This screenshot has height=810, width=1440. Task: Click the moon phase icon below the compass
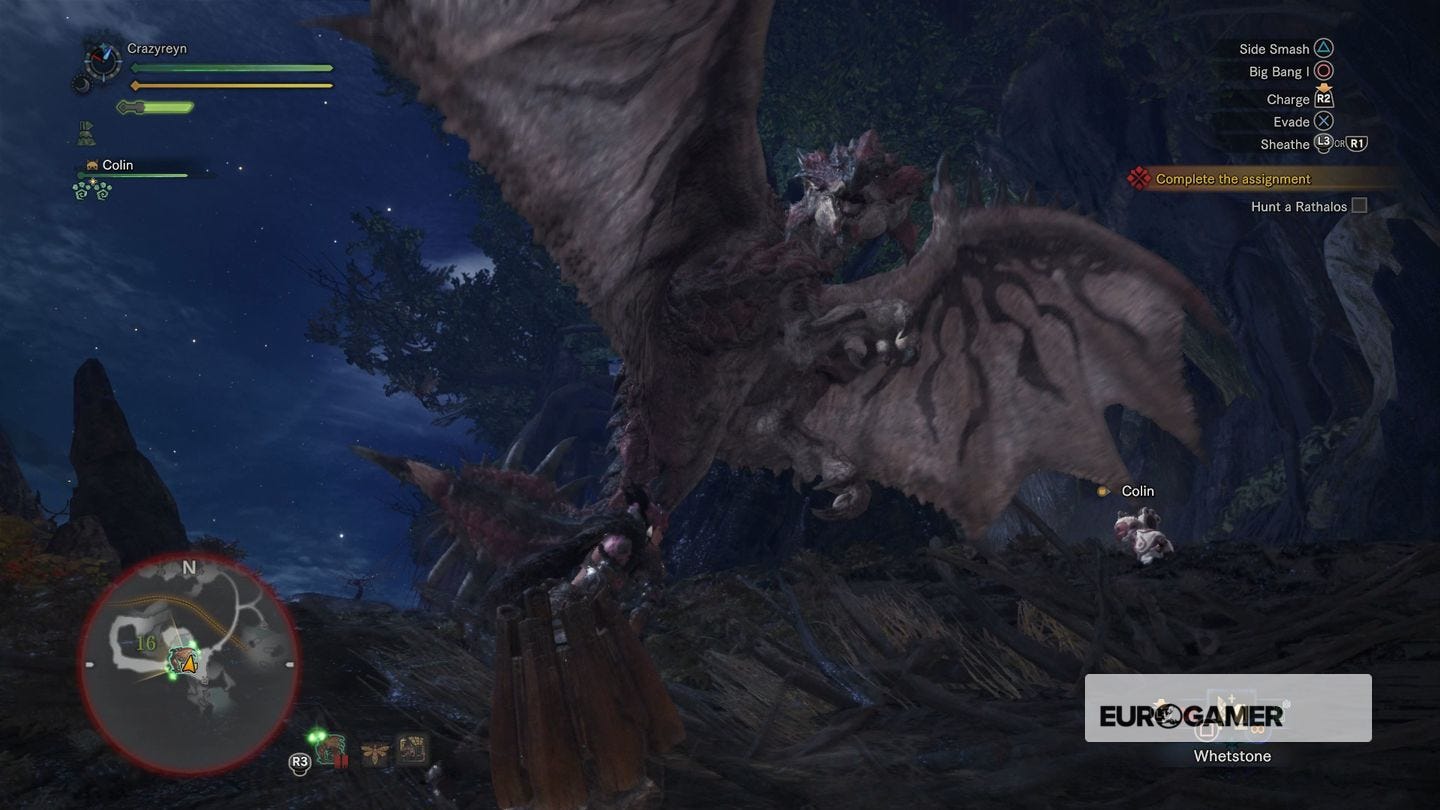pyautogui.click(x=82, y=85)
